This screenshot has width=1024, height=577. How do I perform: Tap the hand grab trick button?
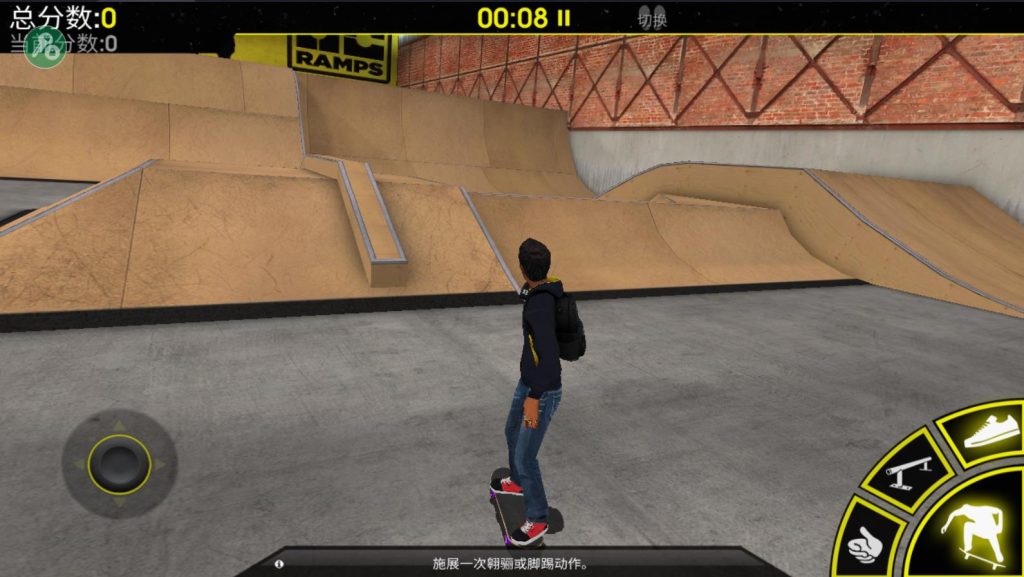(x=866, y=541)
